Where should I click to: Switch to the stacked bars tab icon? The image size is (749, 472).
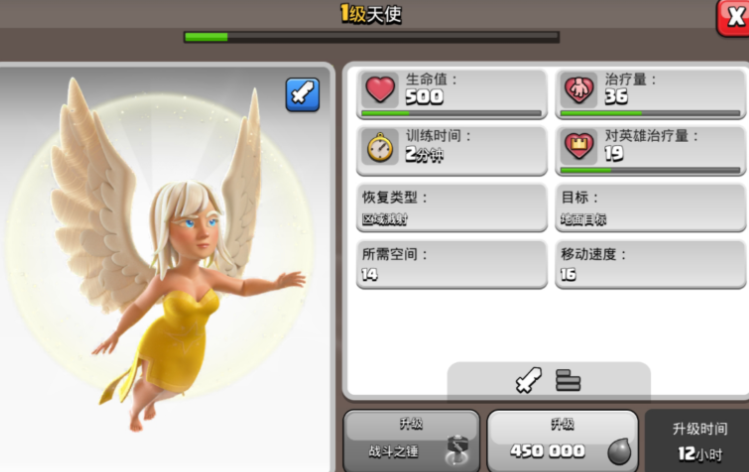(569, 381)
